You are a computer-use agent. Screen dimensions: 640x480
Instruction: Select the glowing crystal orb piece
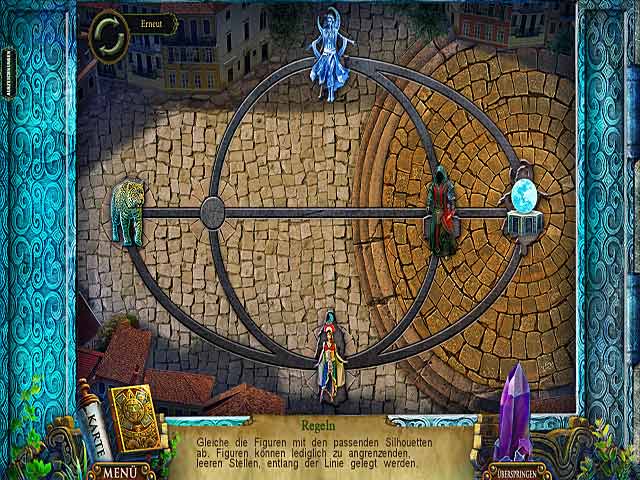pyautogui.click(x=524, y=205)
